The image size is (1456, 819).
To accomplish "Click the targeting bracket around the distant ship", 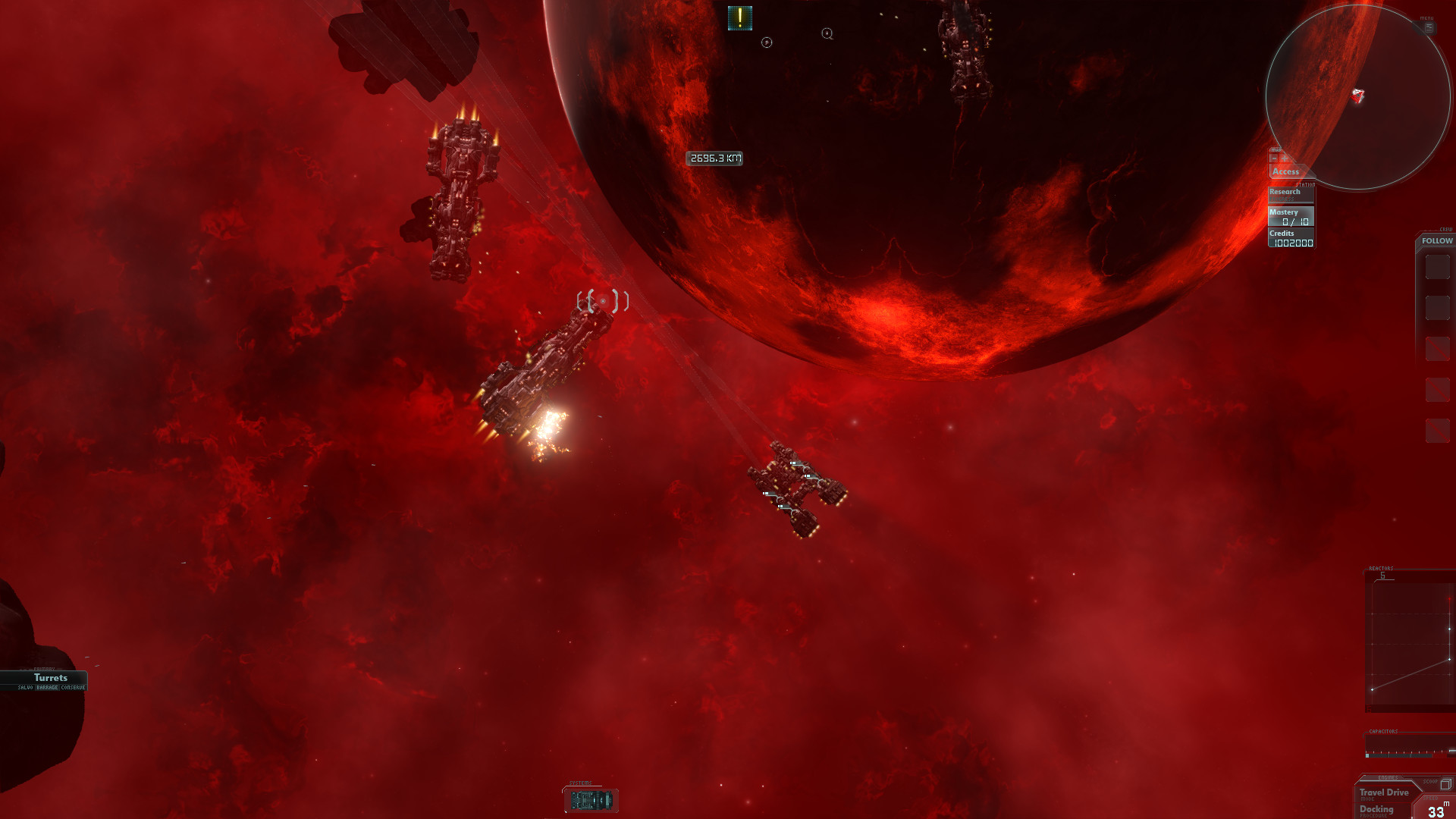I will point(603,300).
